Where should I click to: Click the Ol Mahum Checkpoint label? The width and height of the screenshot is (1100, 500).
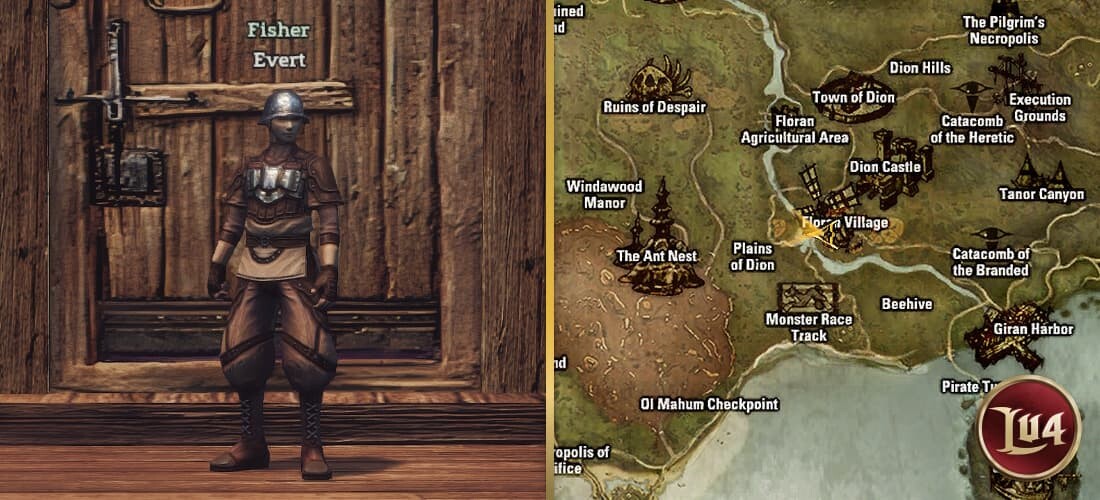coord(708,405)
